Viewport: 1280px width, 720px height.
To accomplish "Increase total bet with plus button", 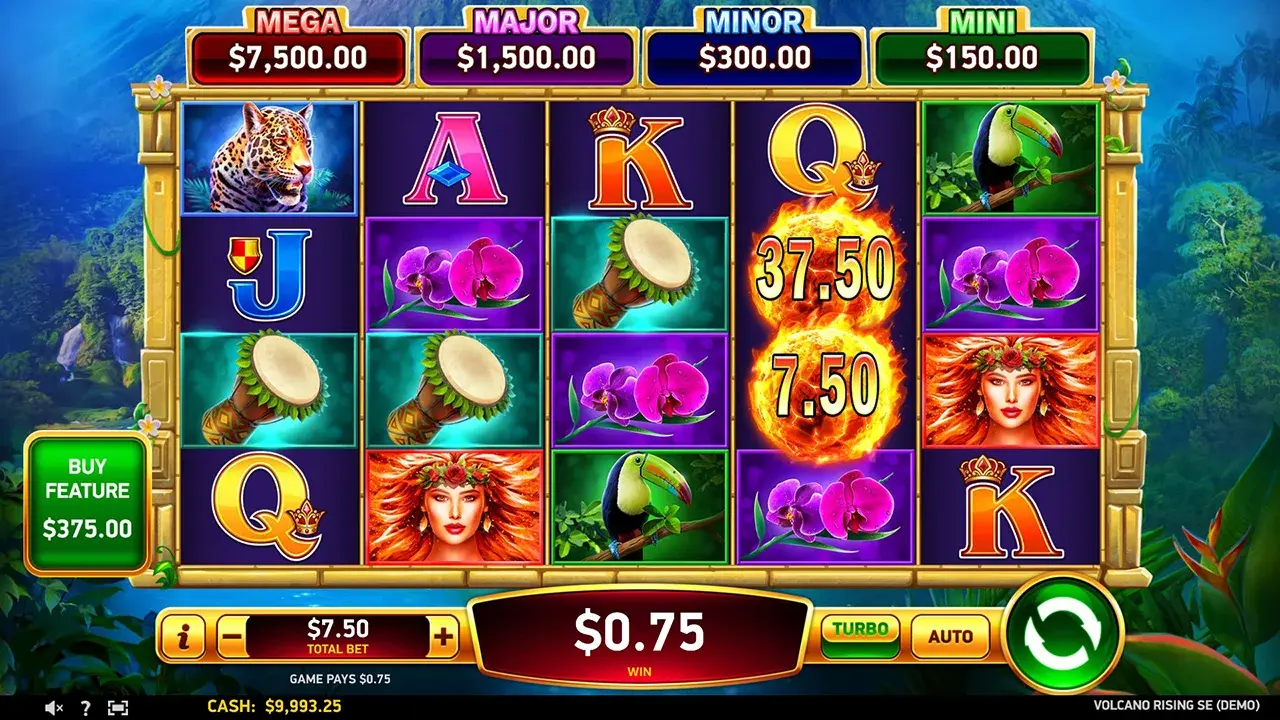I will [x=443, y=635].
